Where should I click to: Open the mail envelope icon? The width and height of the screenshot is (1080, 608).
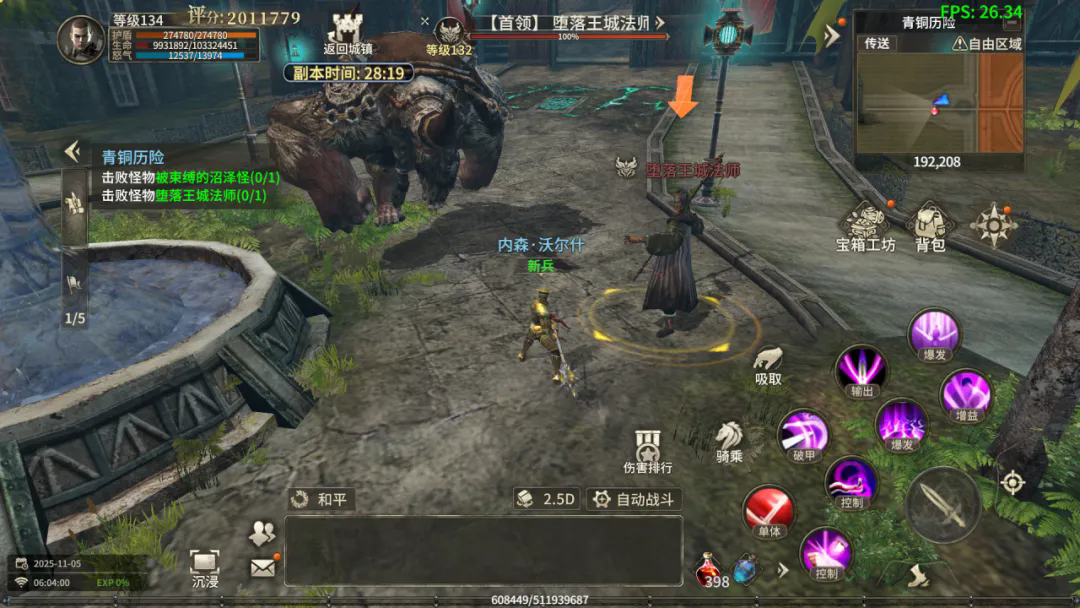[x=262, y=568]
